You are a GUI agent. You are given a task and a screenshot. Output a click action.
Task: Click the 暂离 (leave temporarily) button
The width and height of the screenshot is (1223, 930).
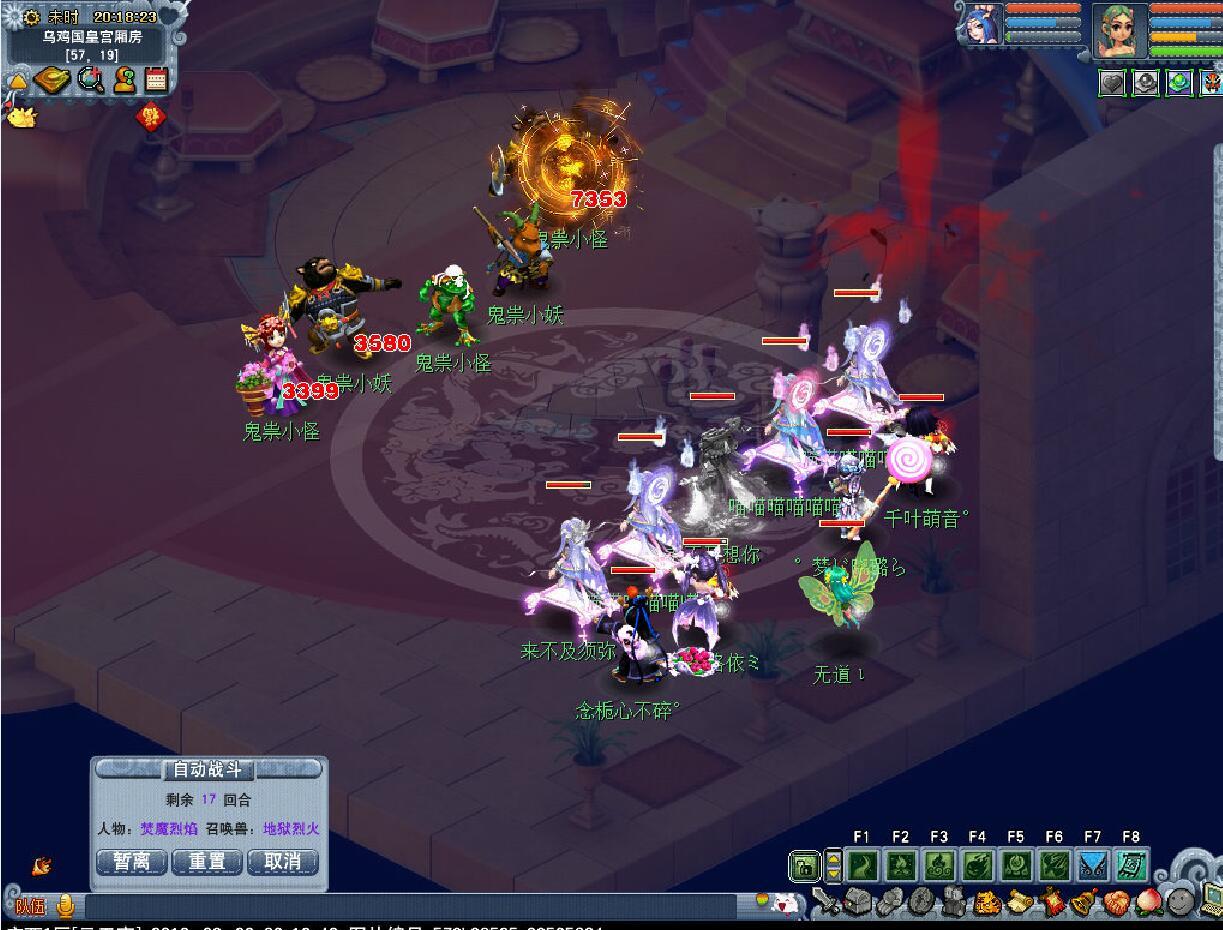pos(131,861)
